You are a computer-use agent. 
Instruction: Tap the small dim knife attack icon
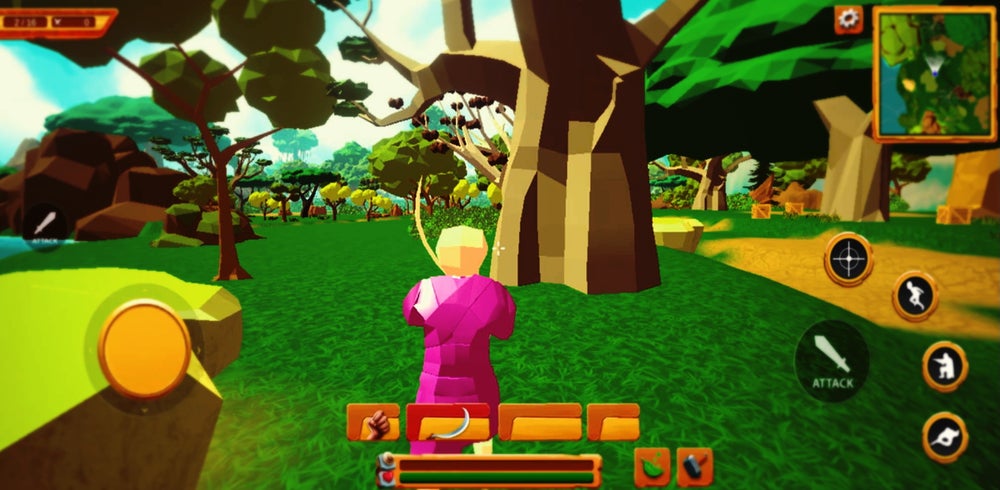45,226
